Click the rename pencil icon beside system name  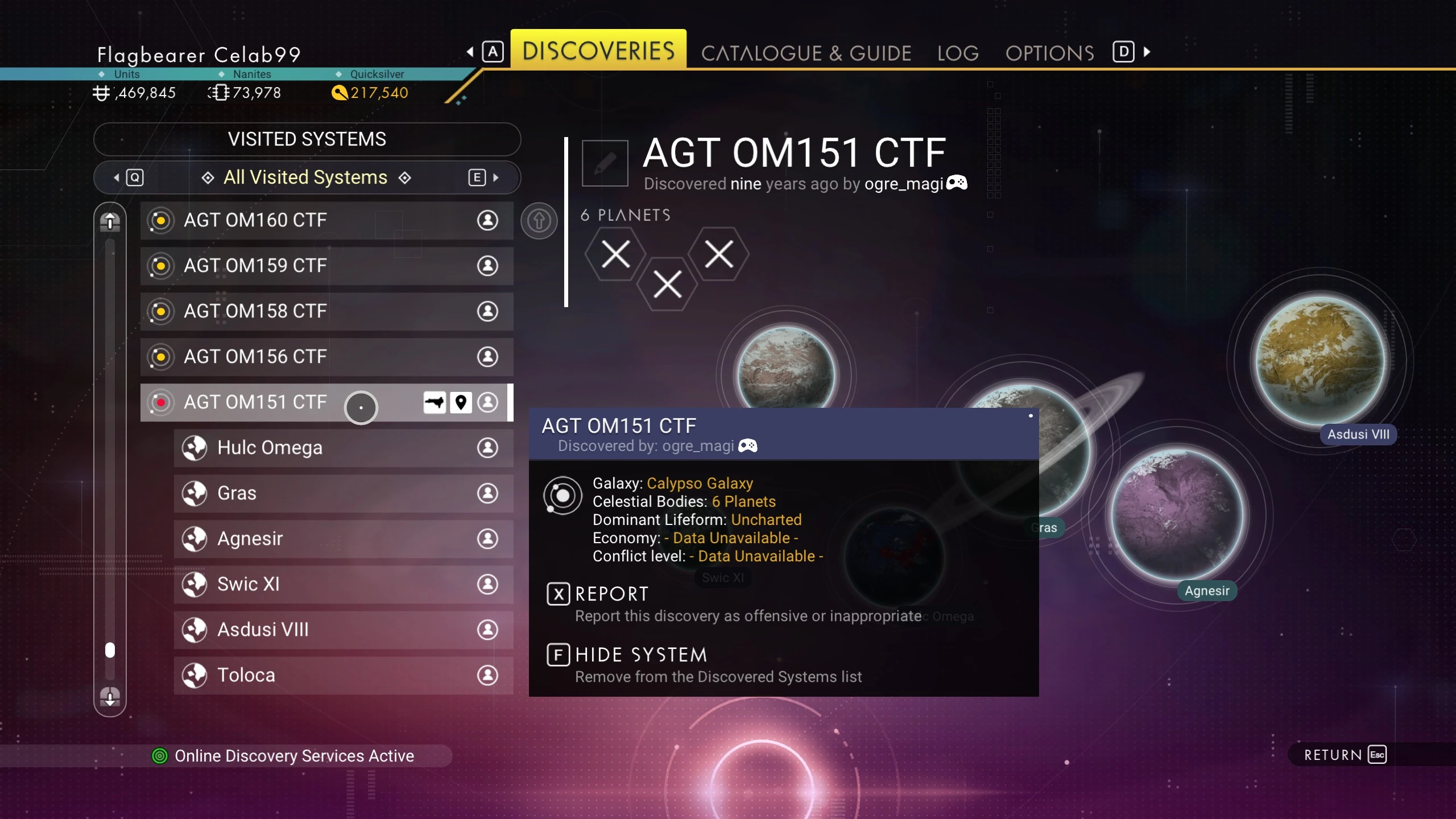(605, 163)
